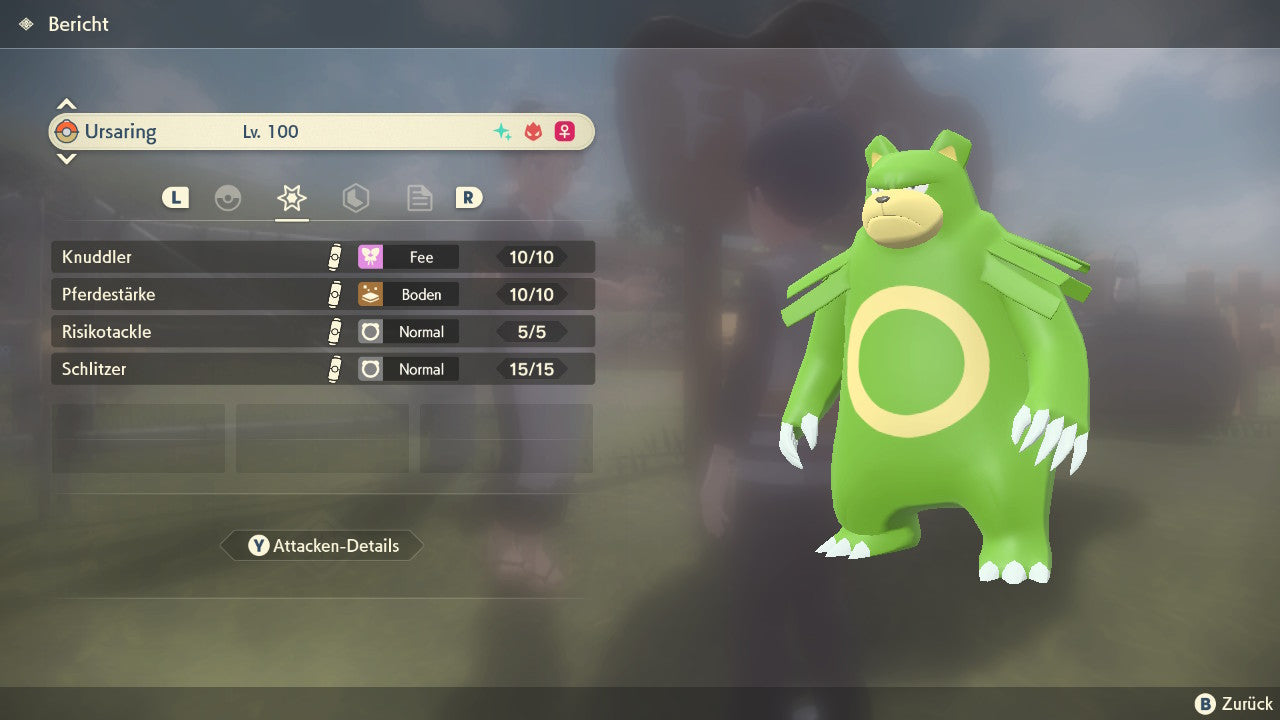
Task: Open the moves tab with star icon
Action: tap(292, 198)
